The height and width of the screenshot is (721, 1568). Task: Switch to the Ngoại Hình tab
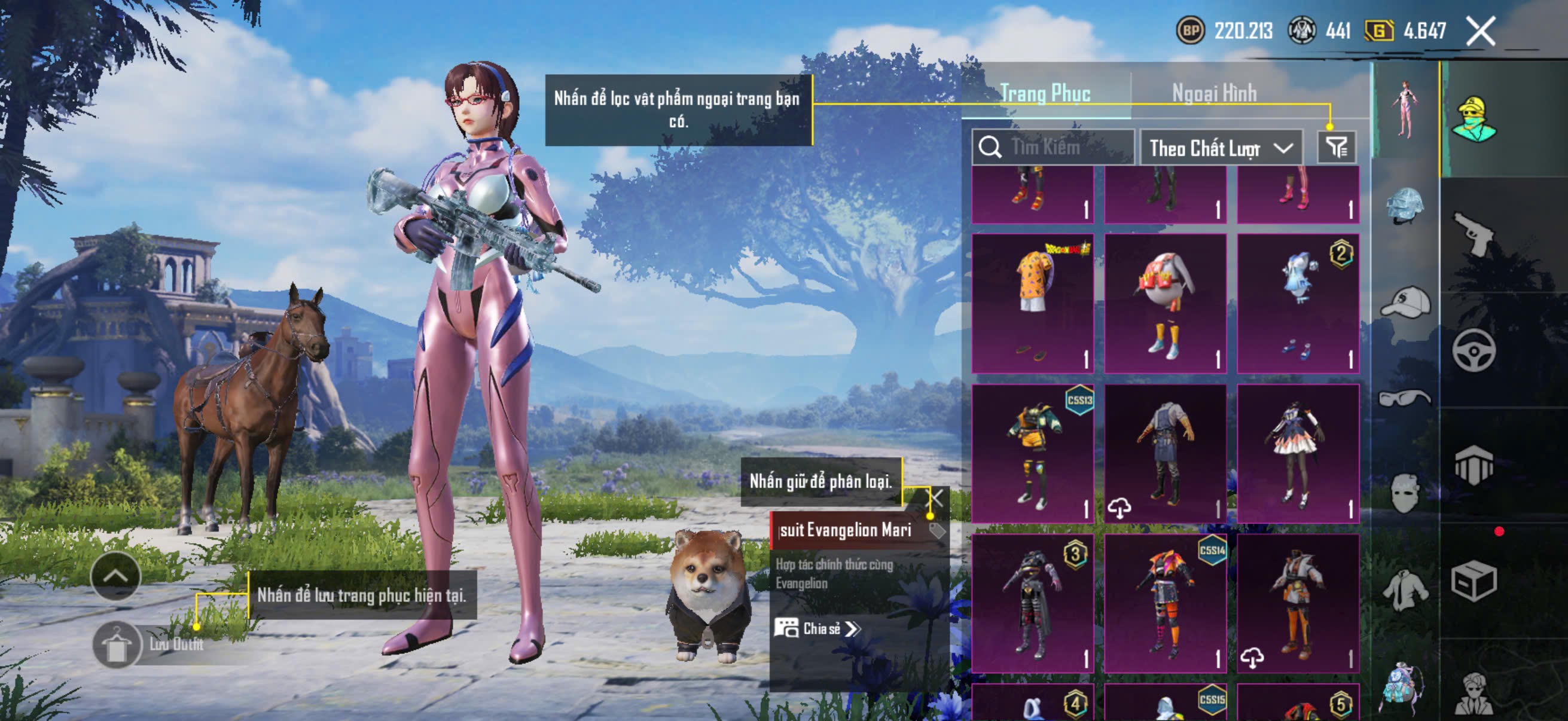pos(1214,93)
